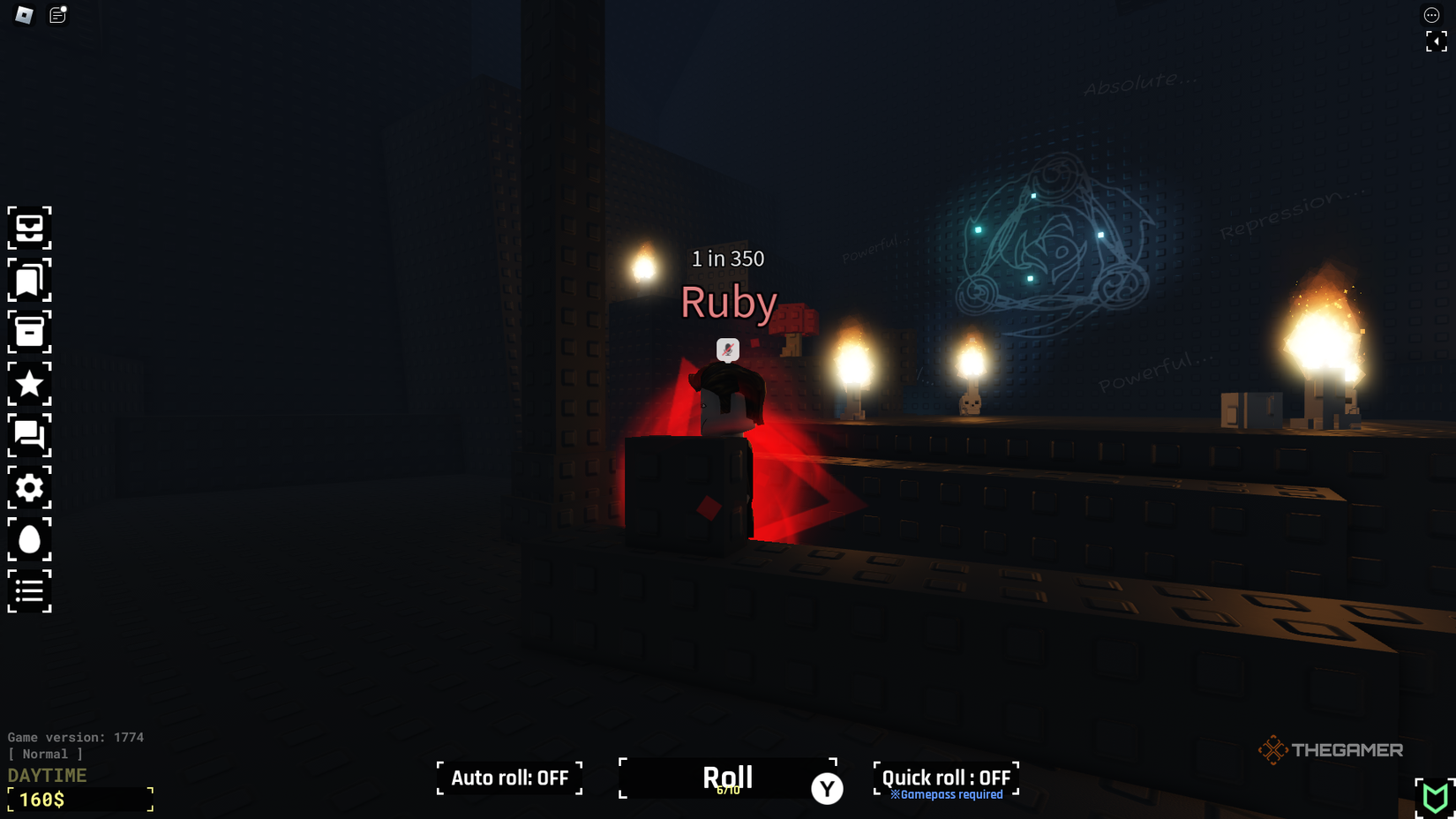The height and width of the screenshot is (819, 1456).
Task: Open the storage crate panel
Action: 30,333
